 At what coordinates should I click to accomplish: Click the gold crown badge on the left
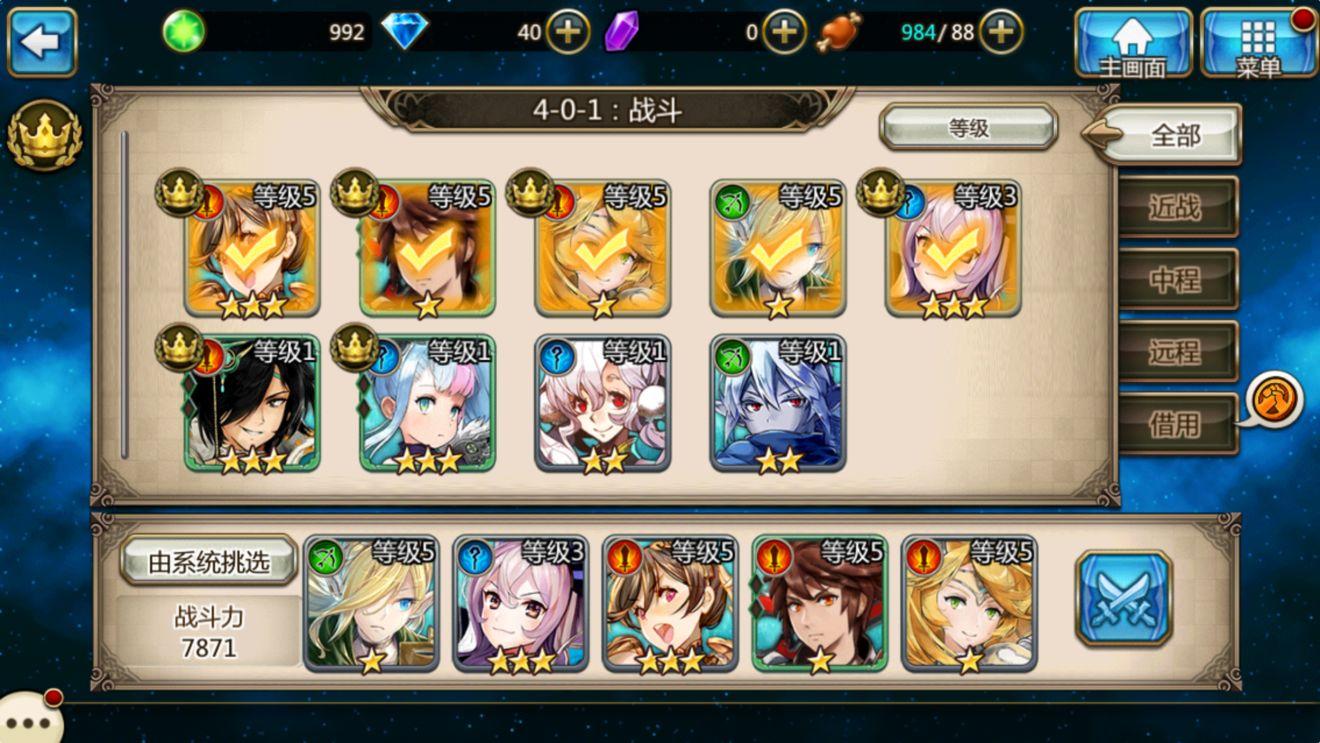pyautogui.click(x=44, y=135)
